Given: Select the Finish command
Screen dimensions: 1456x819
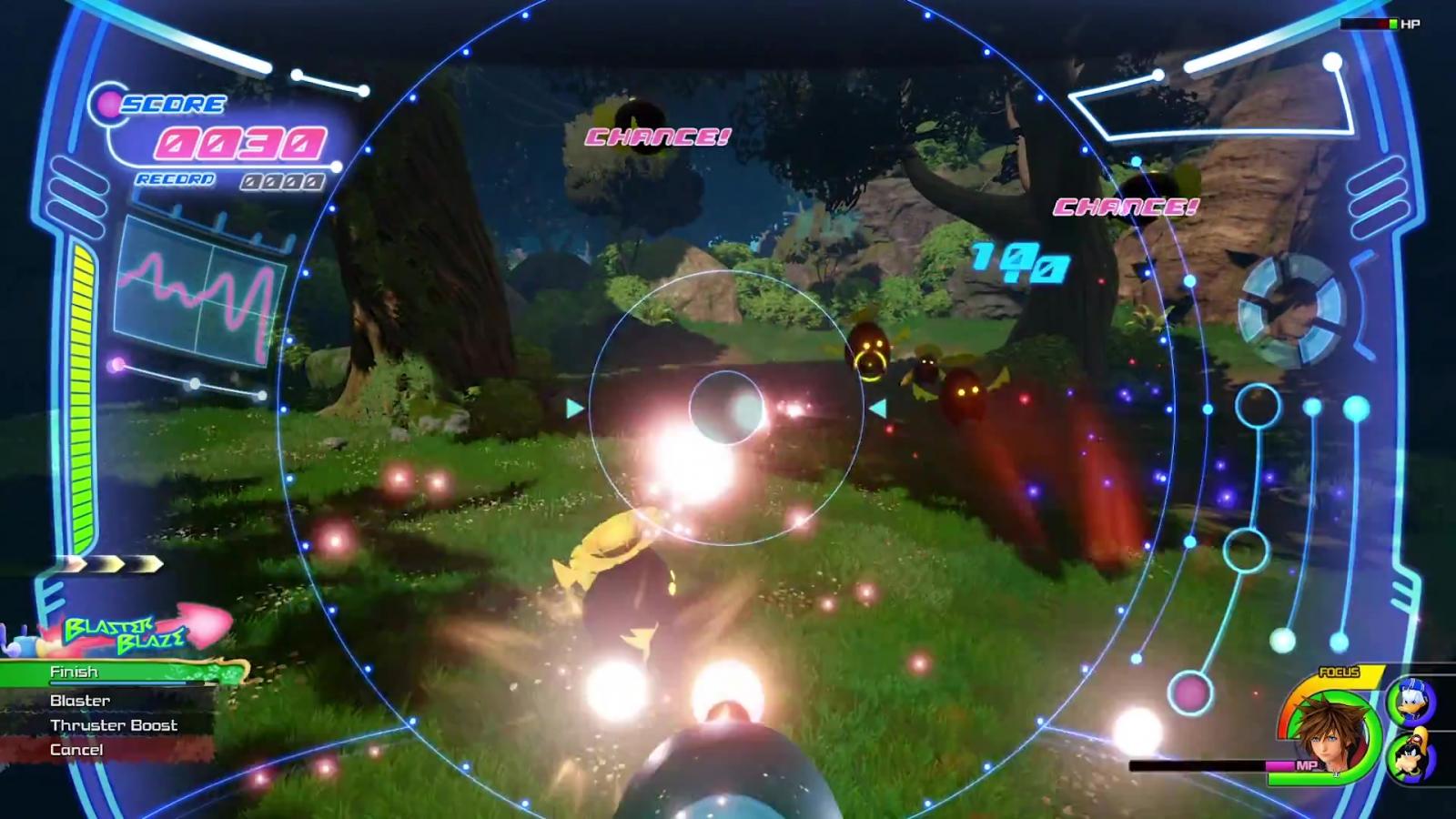Looking at the screenshot, I should [75, 672].
